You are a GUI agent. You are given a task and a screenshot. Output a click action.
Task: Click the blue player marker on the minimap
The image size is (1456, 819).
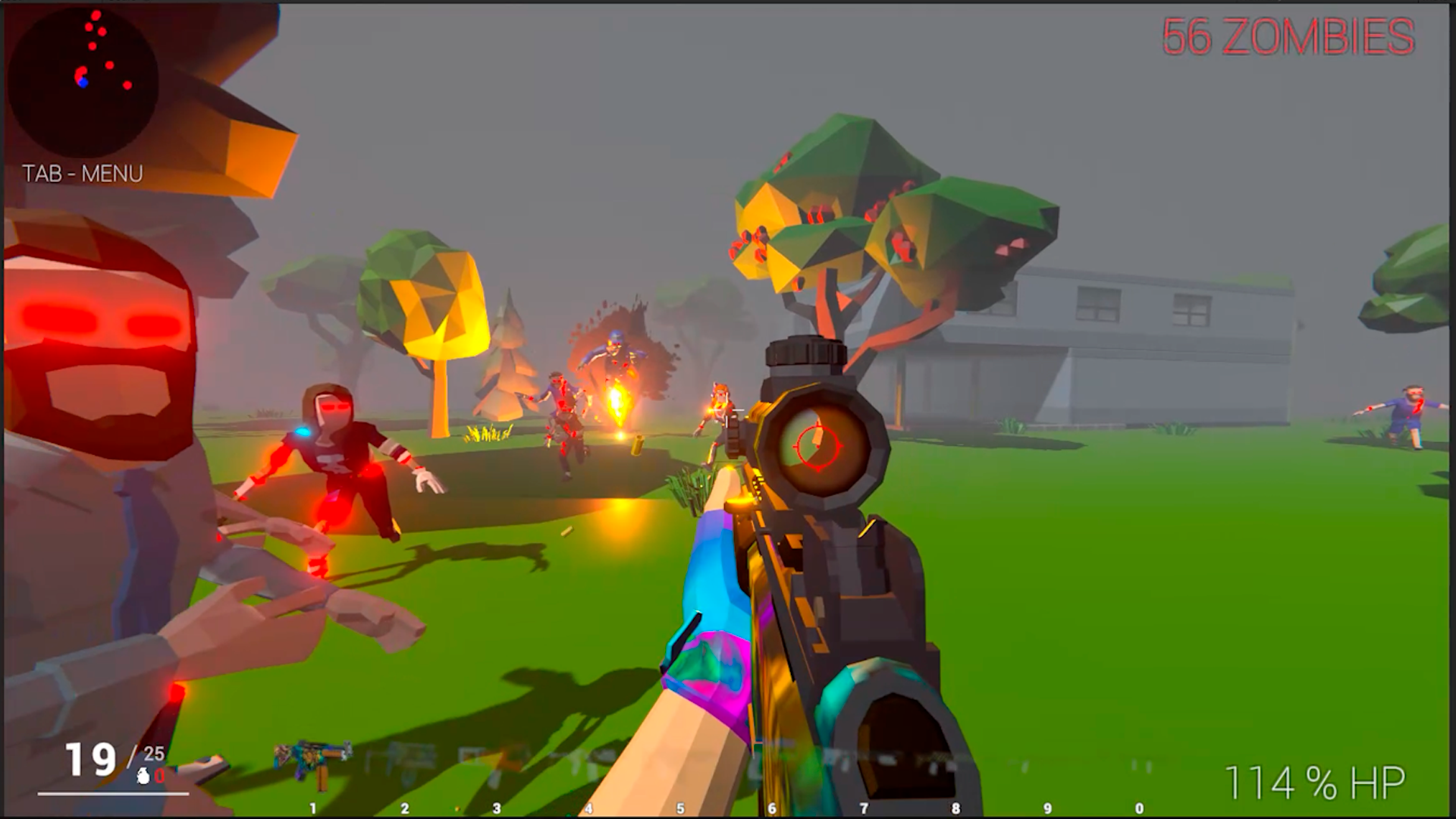click(x=83, y=81)
